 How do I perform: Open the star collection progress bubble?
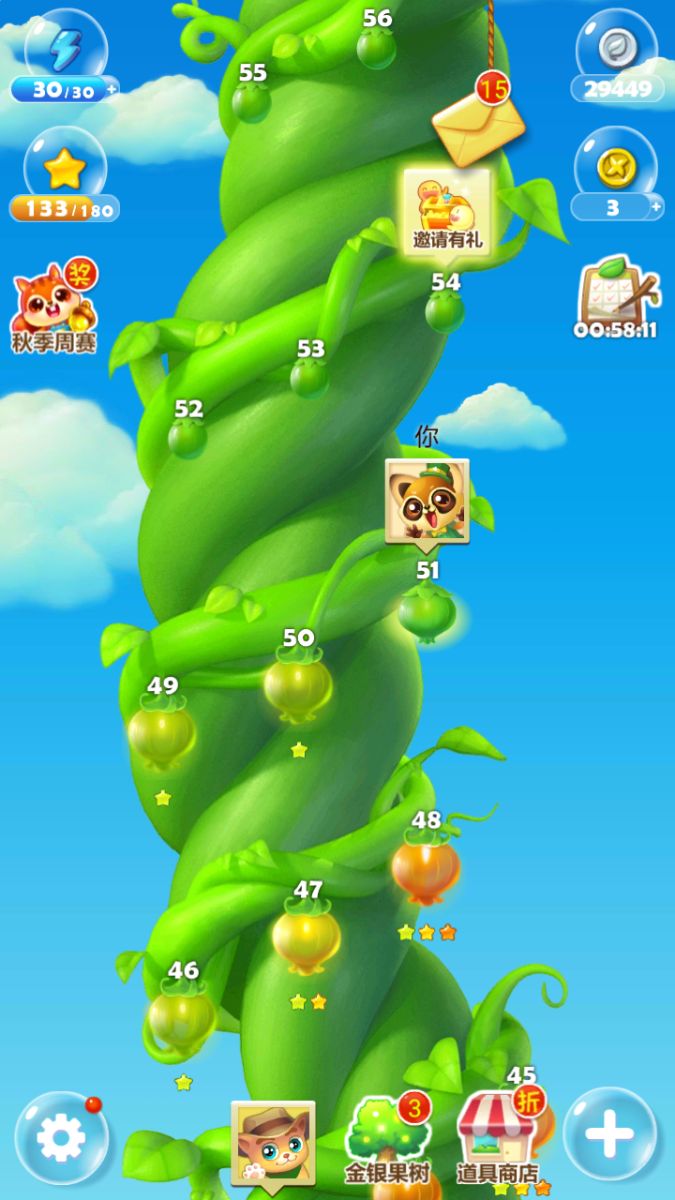point(64,180)
